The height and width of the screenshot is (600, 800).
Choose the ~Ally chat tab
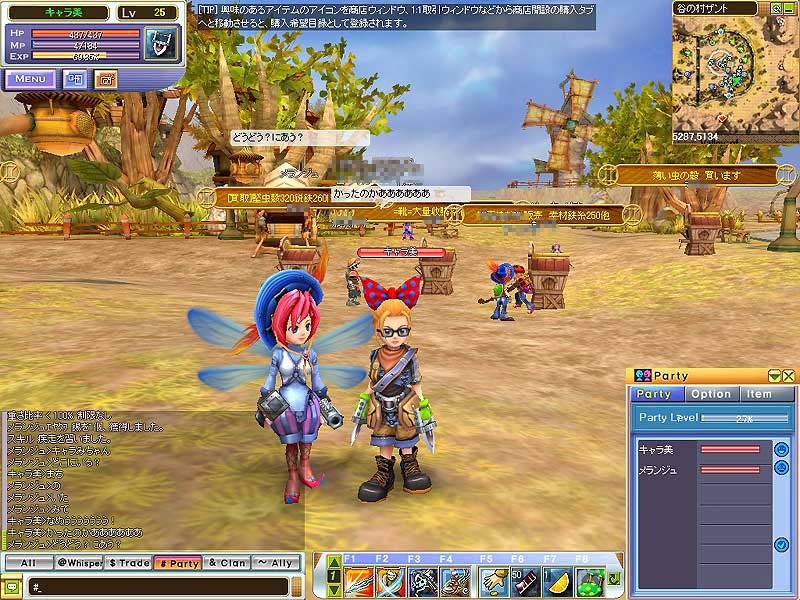[x=277, y=563]
